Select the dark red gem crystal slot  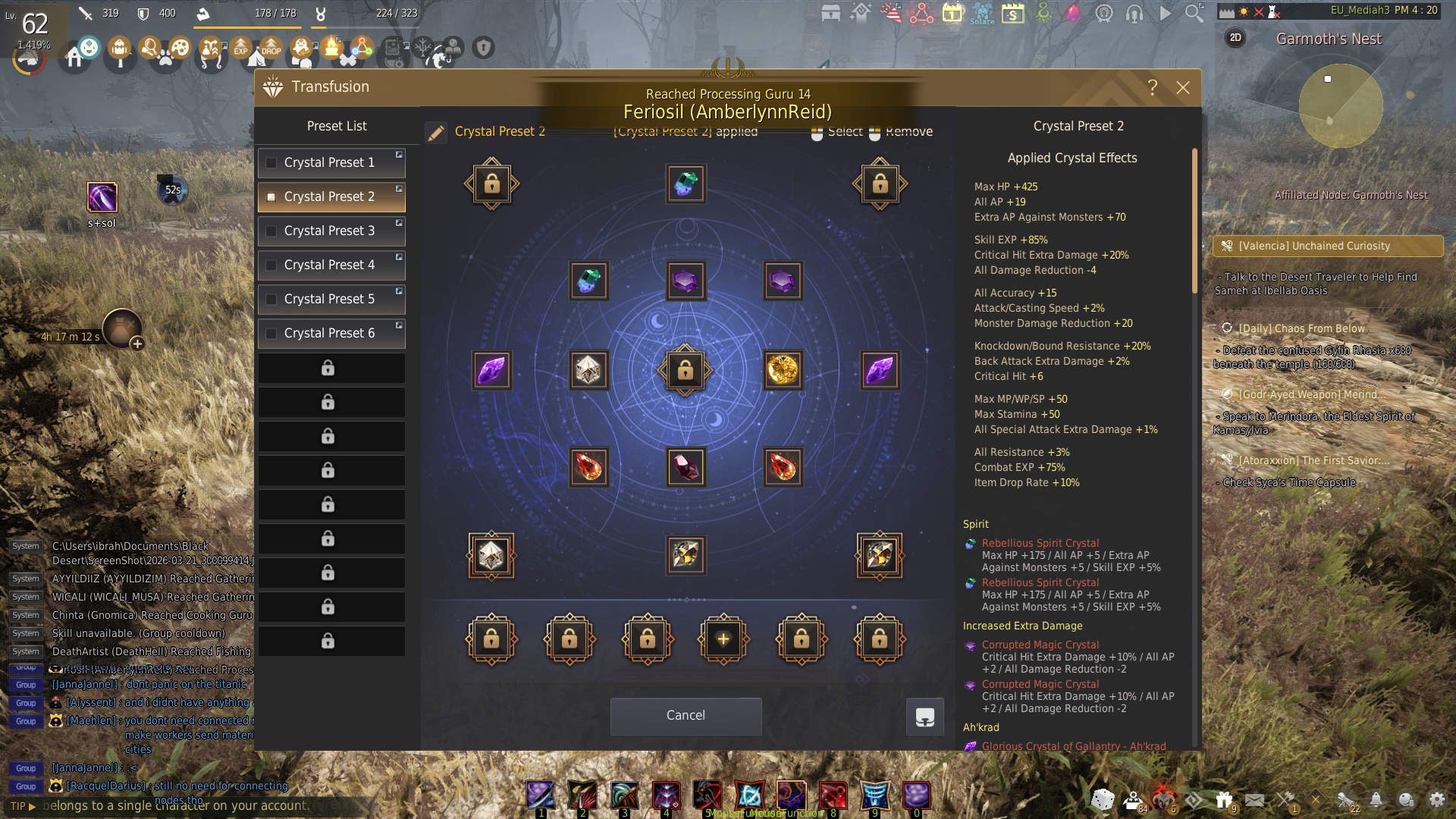pos(686,467)
